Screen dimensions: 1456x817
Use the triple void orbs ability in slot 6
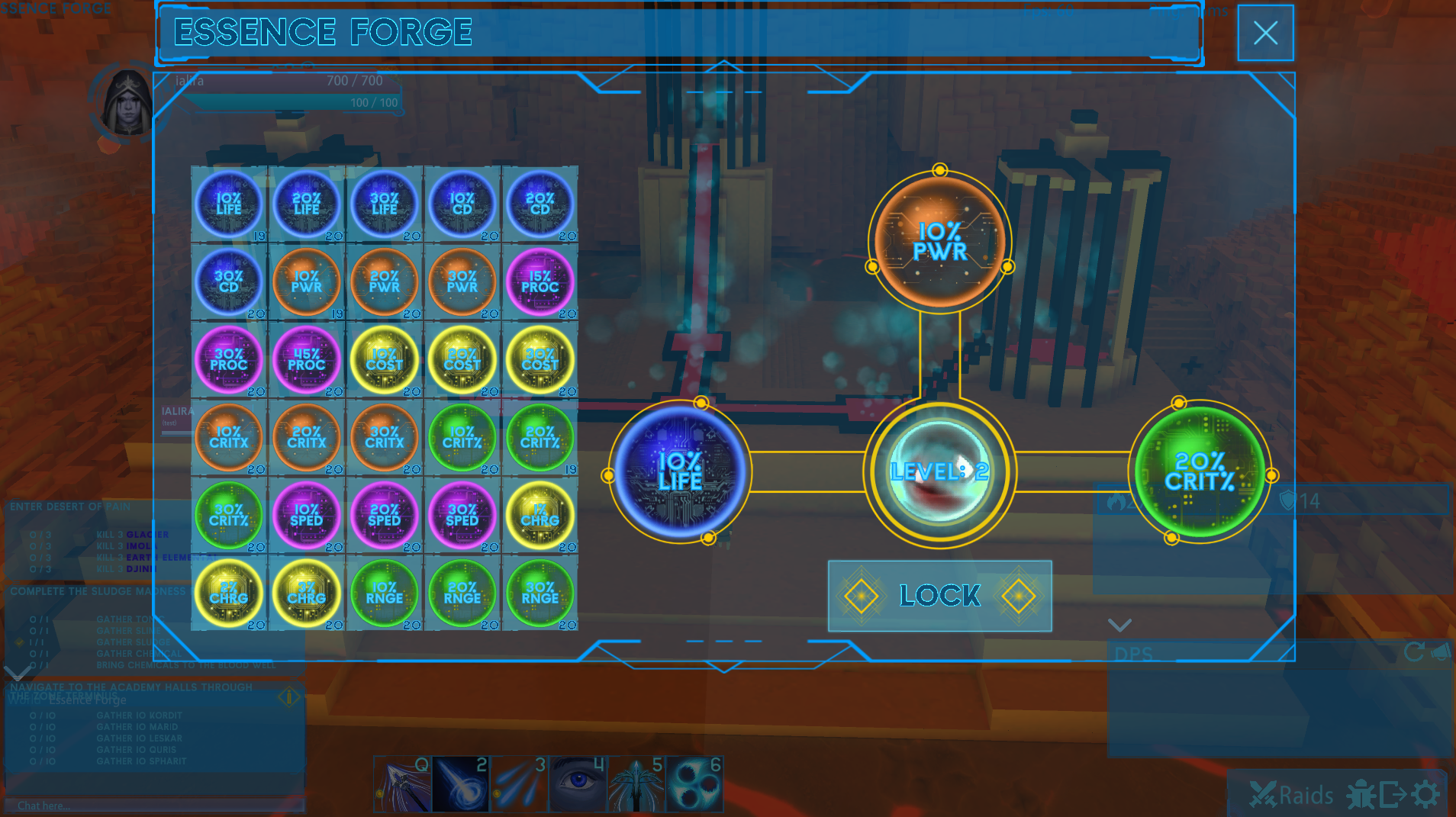(694, 783)
